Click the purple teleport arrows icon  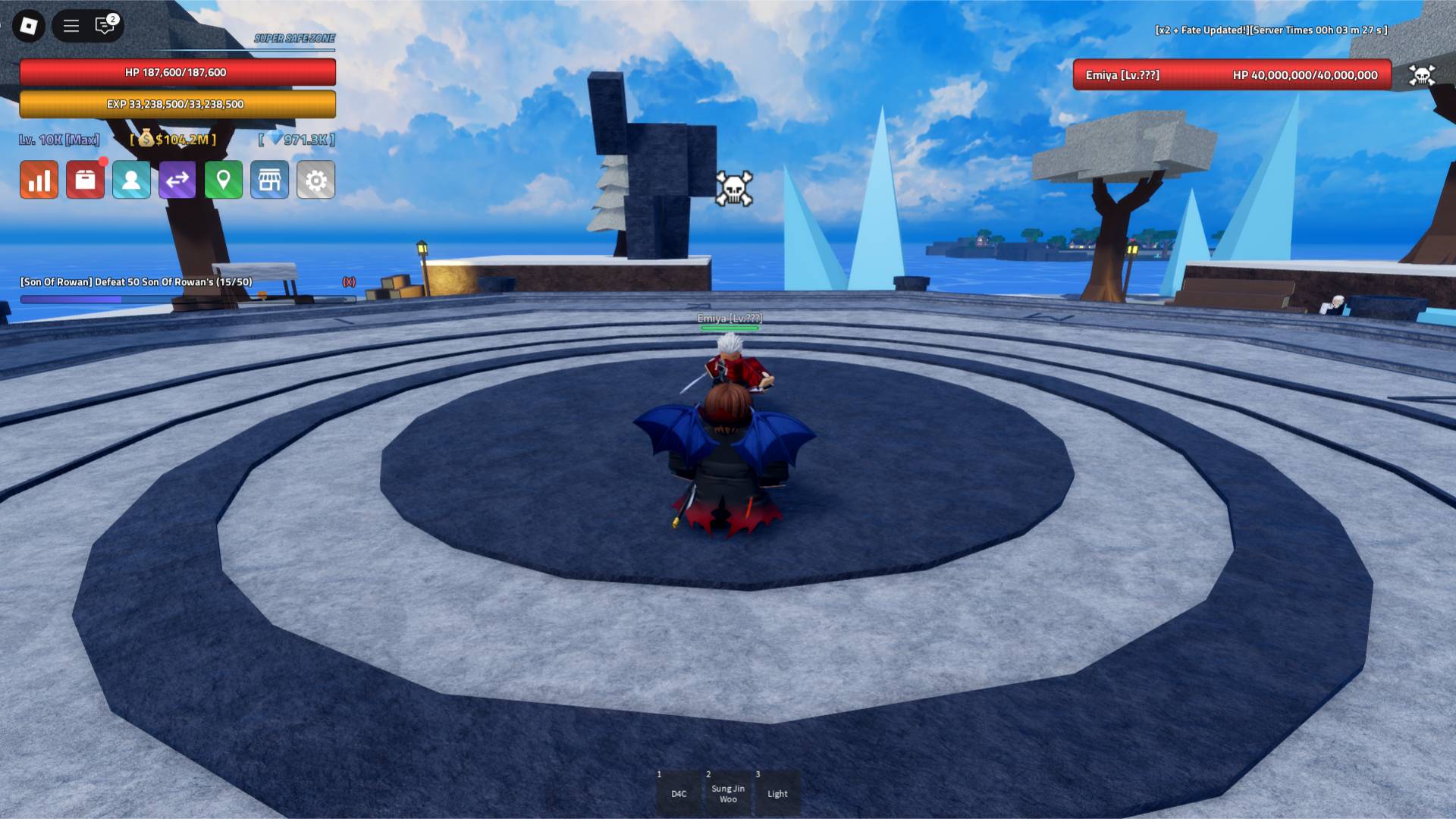177,180
